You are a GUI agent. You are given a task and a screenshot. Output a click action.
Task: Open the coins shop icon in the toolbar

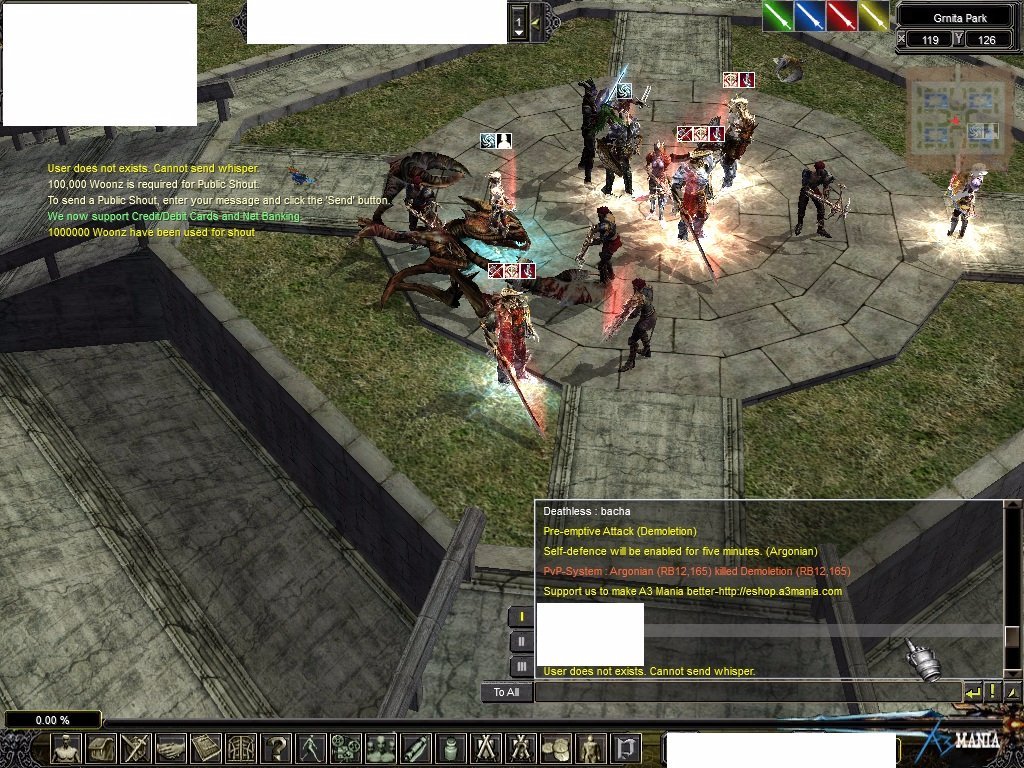(x=555, y=748)
